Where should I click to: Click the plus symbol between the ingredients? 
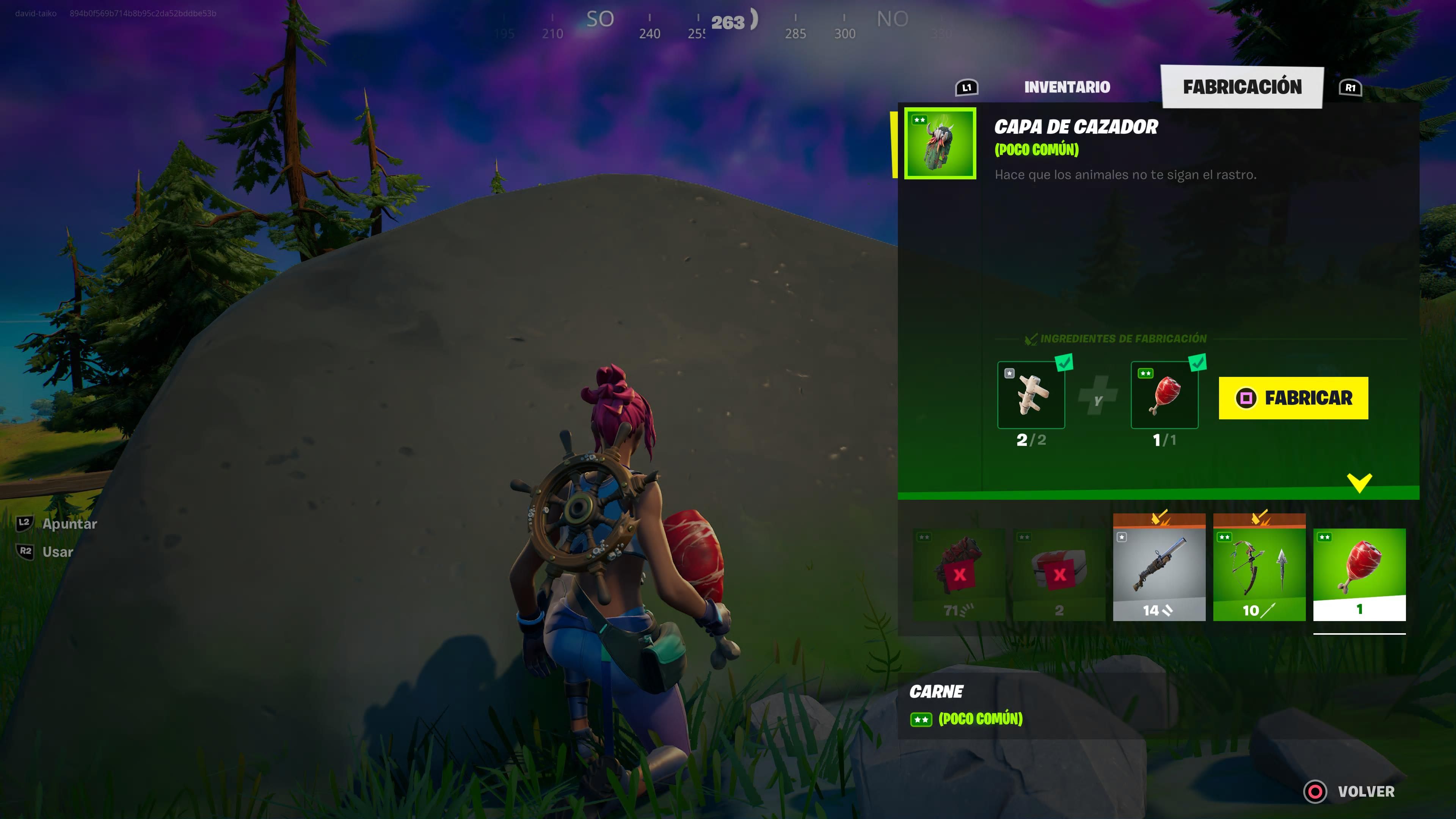coord(1098,398)
